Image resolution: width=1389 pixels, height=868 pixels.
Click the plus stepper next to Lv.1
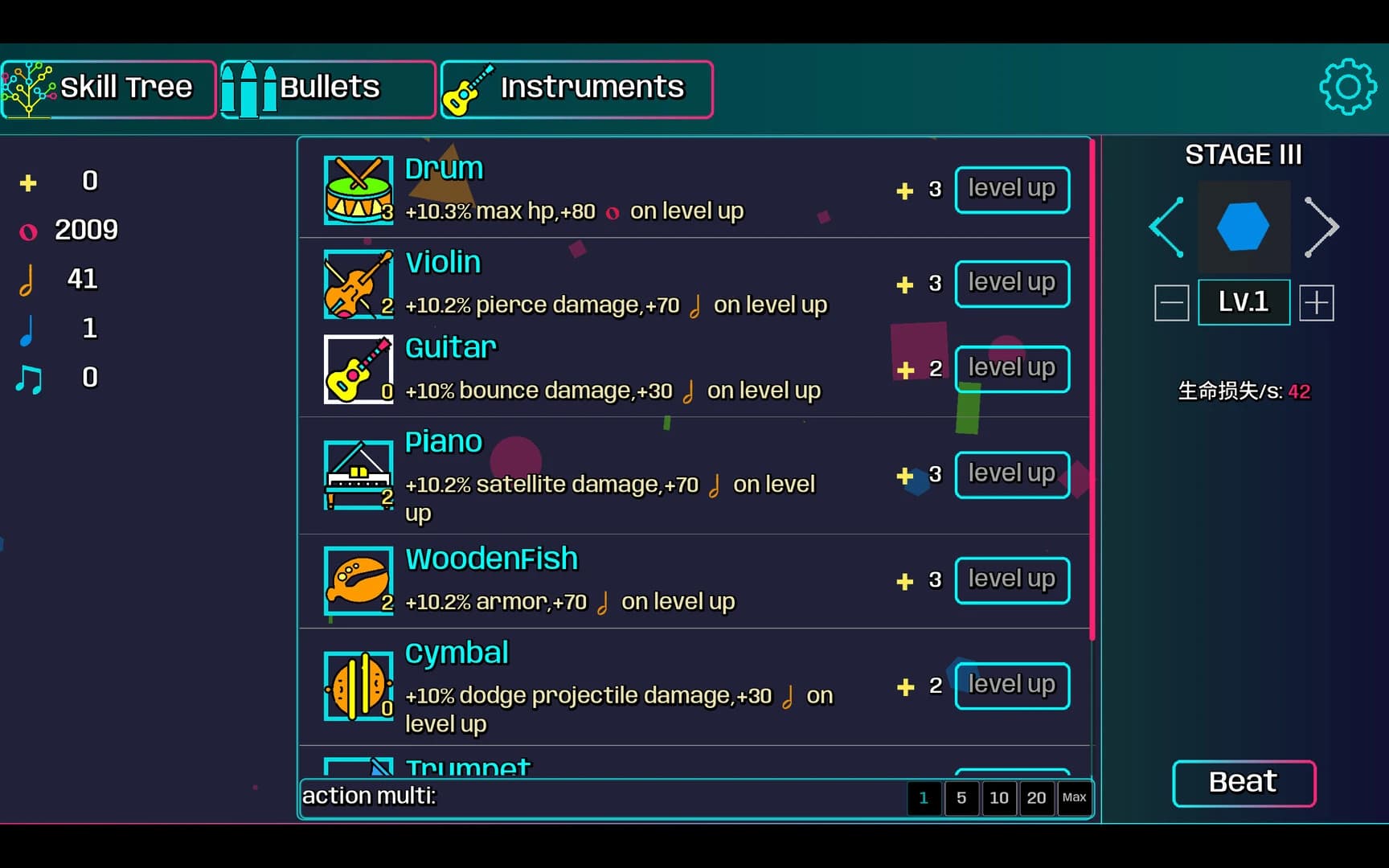[x=1317, y=302]
